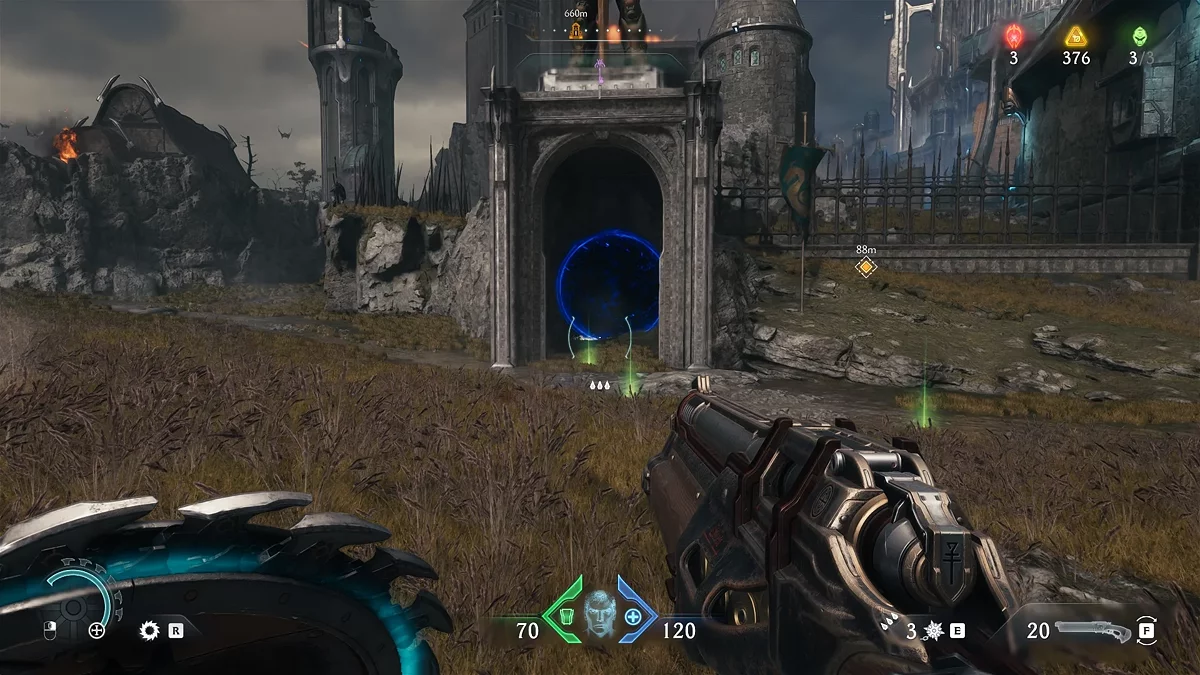This screenshot has width=1200, height=675.
Task: Select the shotgun weapon icon
Action: pos(1094,631)
